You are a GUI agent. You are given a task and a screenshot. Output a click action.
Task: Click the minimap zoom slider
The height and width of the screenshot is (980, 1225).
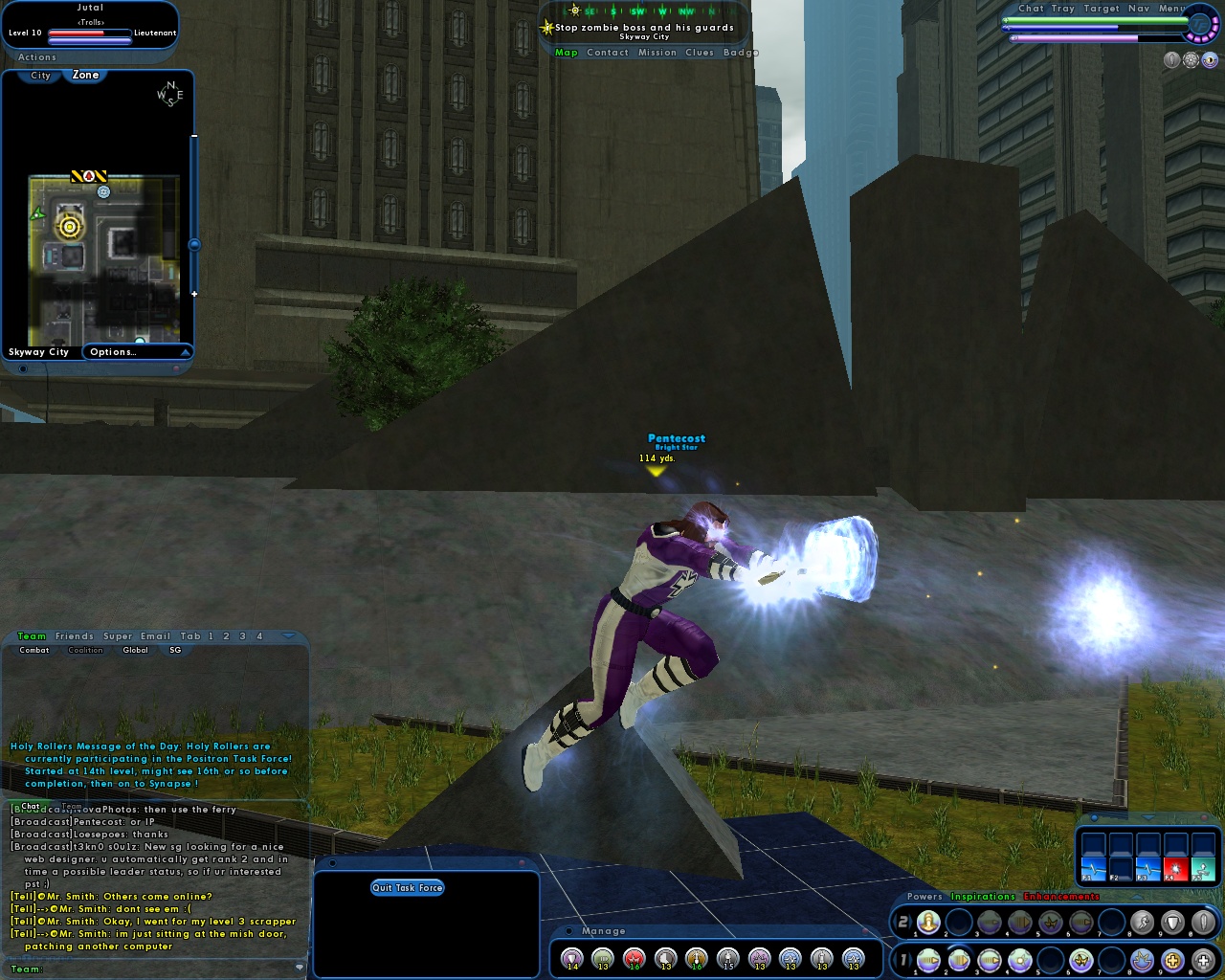pyautogui.click(x=196, y=244)
